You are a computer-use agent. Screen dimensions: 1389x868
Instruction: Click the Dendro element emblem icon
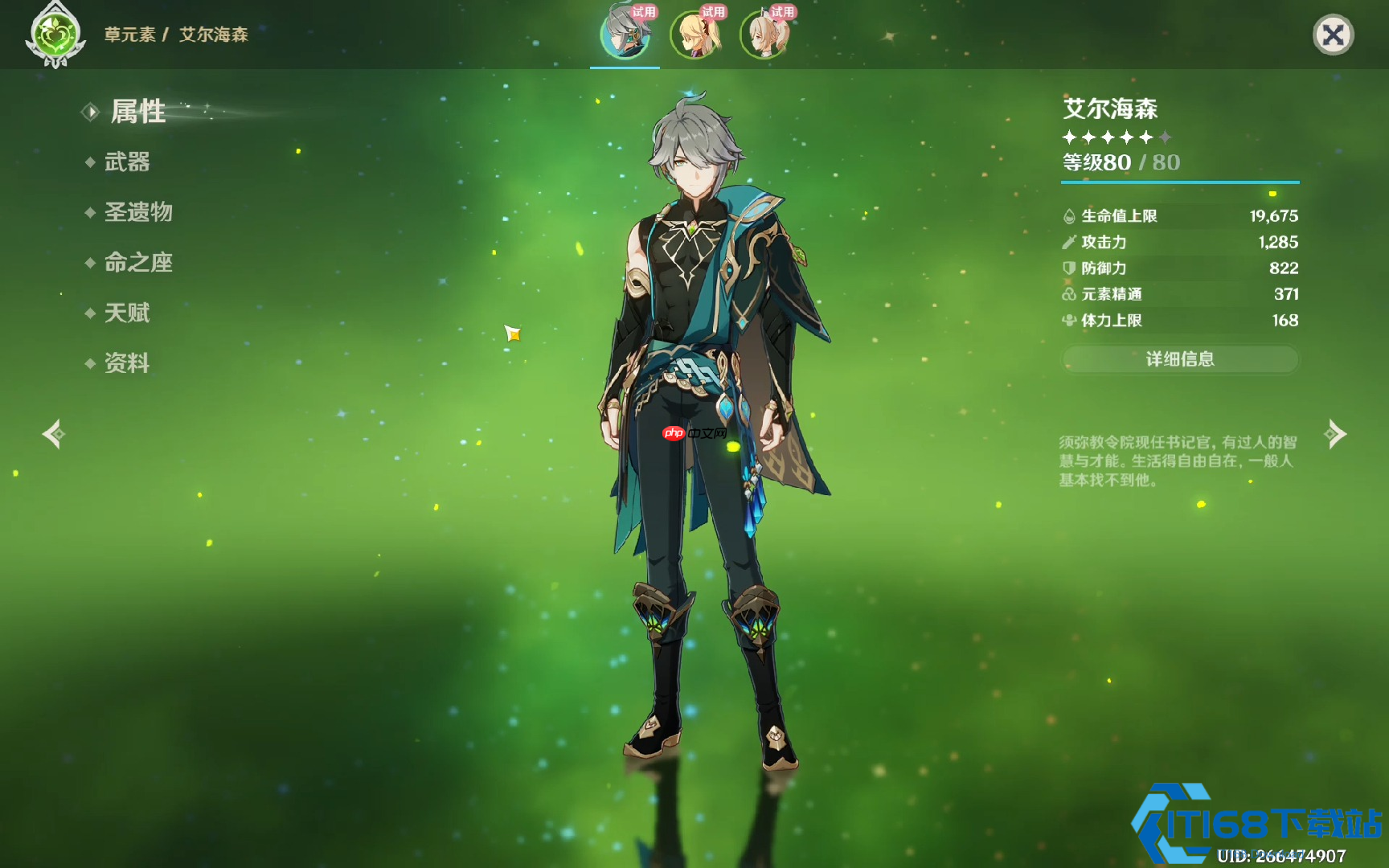55,36
